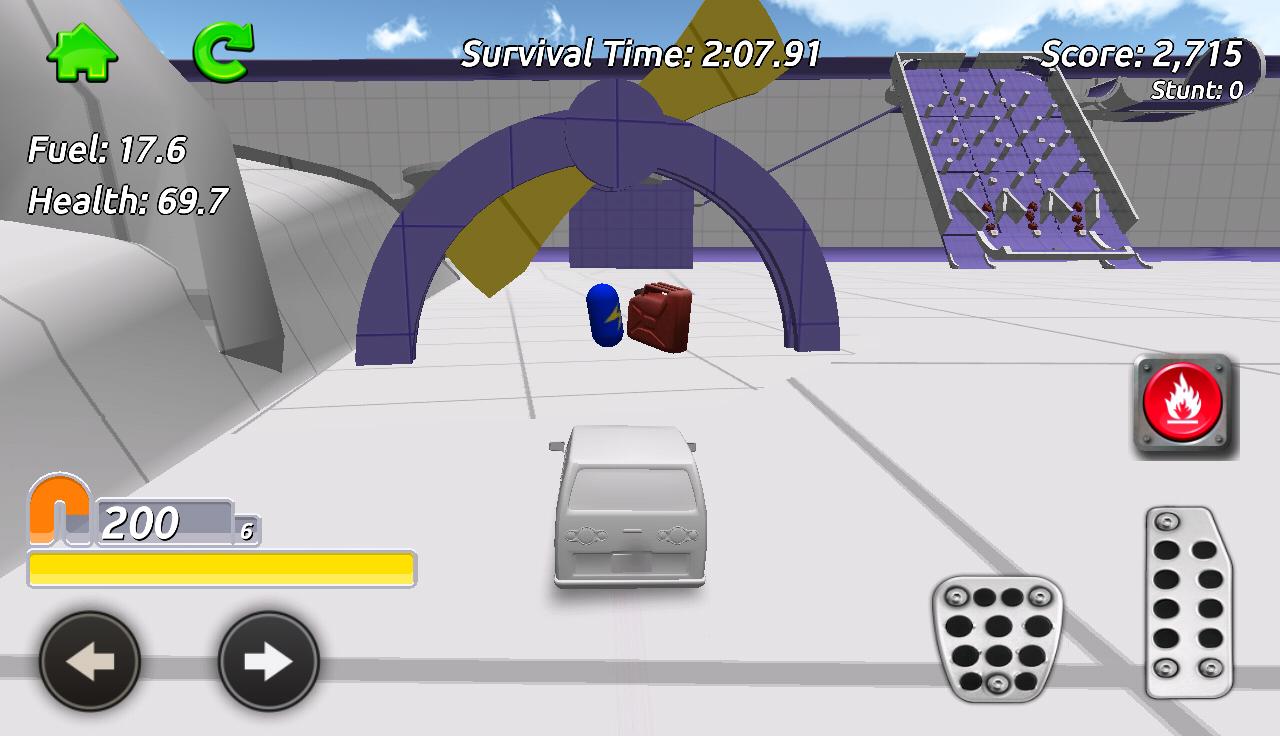Tap the yellow boost progress bar

(x=222, y=566)
